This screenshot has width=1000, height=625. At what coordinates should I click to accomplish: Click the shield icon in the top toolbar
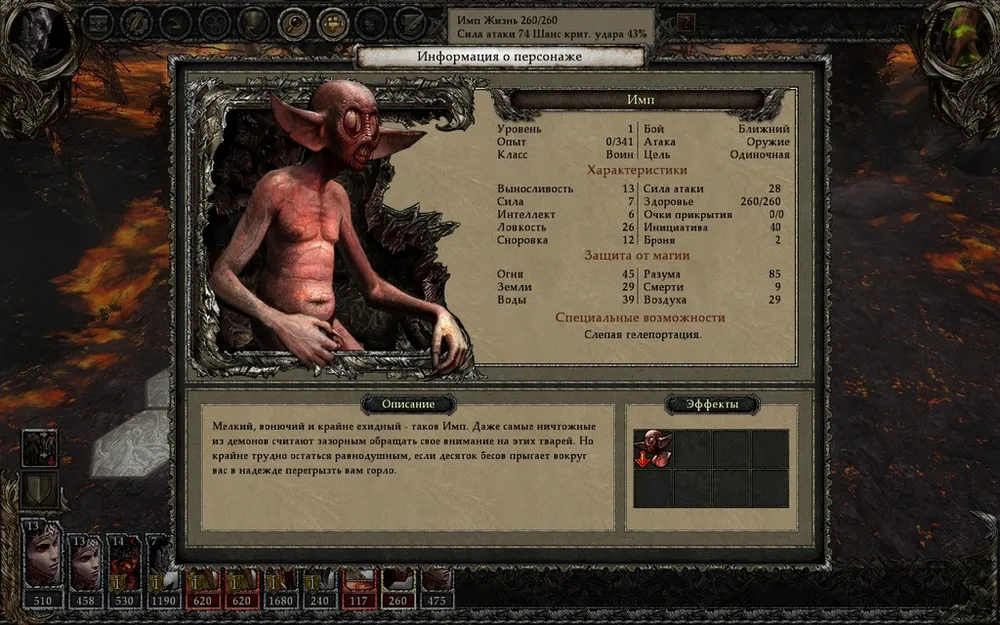click(254, 22)
